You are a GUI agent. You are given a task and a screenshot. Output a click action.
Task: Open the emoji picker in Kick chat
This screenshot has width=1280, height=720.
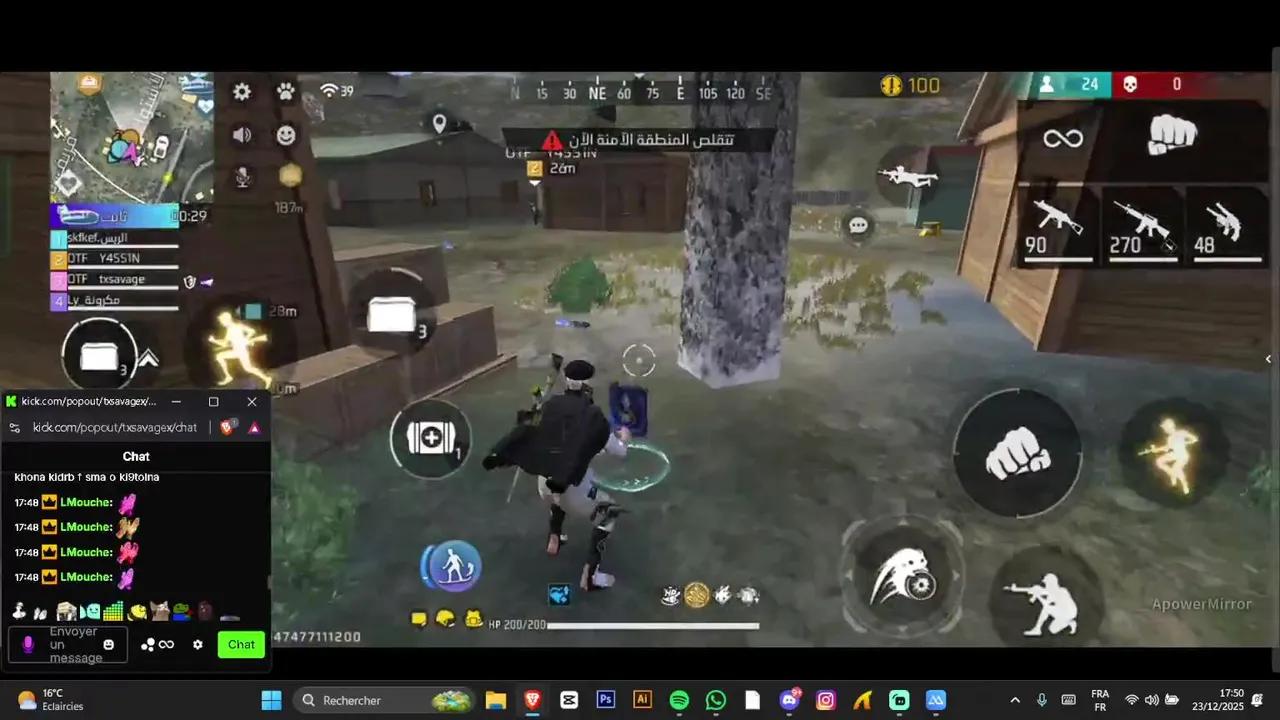(x=108, y=645)
